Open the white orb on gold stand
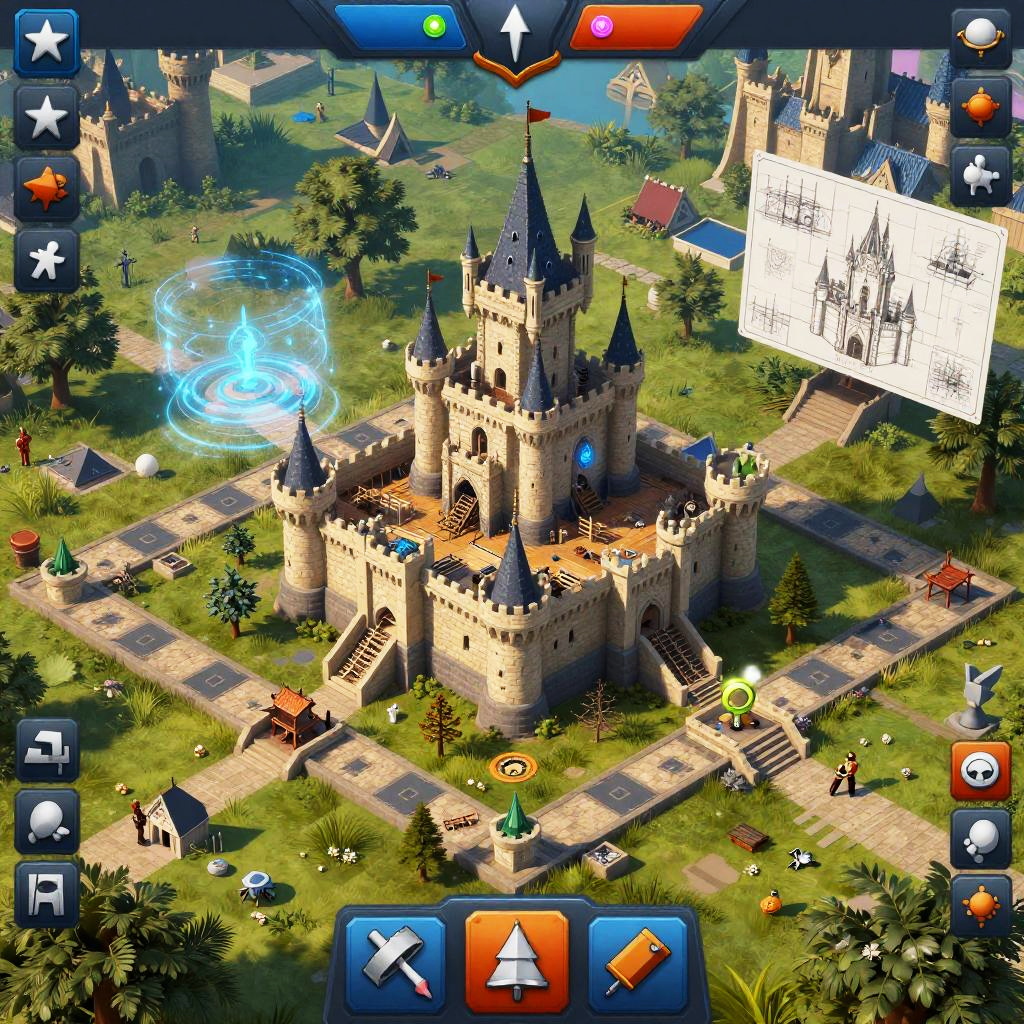The width and height of the screenshot is (1024, 1024). click(980, 37)
